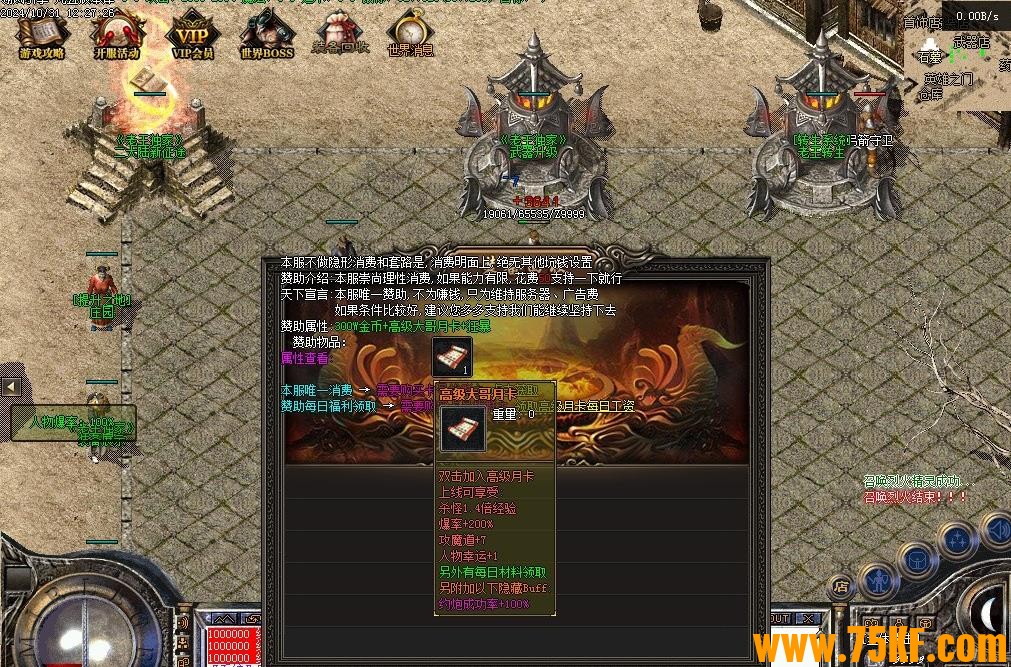Expand the left side arrow tab
1011x667 pixels.
click(x=11, y=386)
